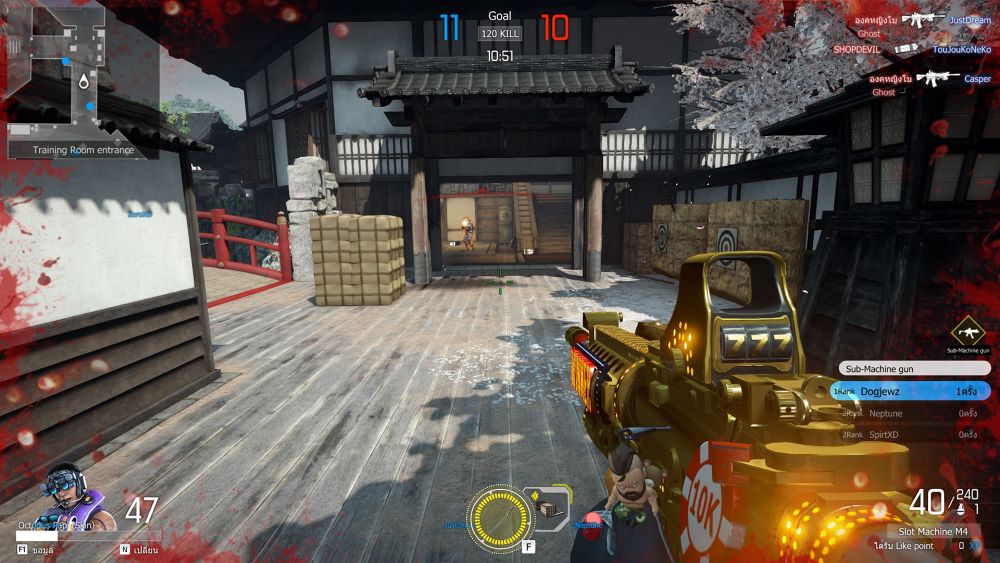
Task: Click the Slot Machine M4 weapon label
Action: click(932, 531)
